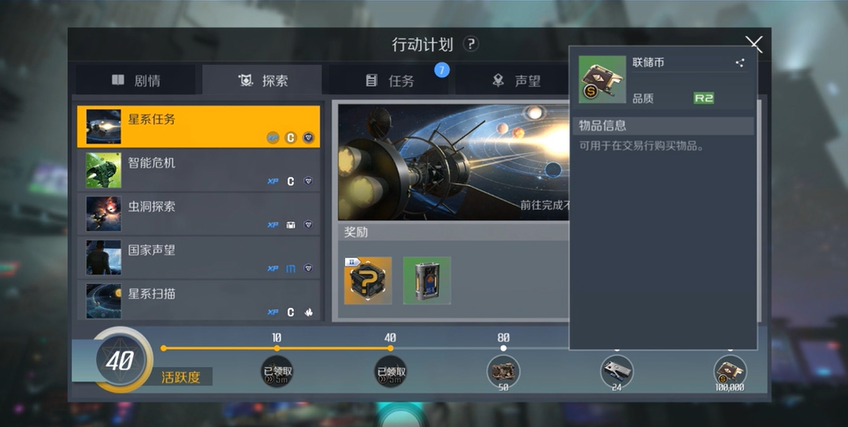The image size is (848, 427).
Task: Switch to the 声望 tab
Action: click(516, 80)
